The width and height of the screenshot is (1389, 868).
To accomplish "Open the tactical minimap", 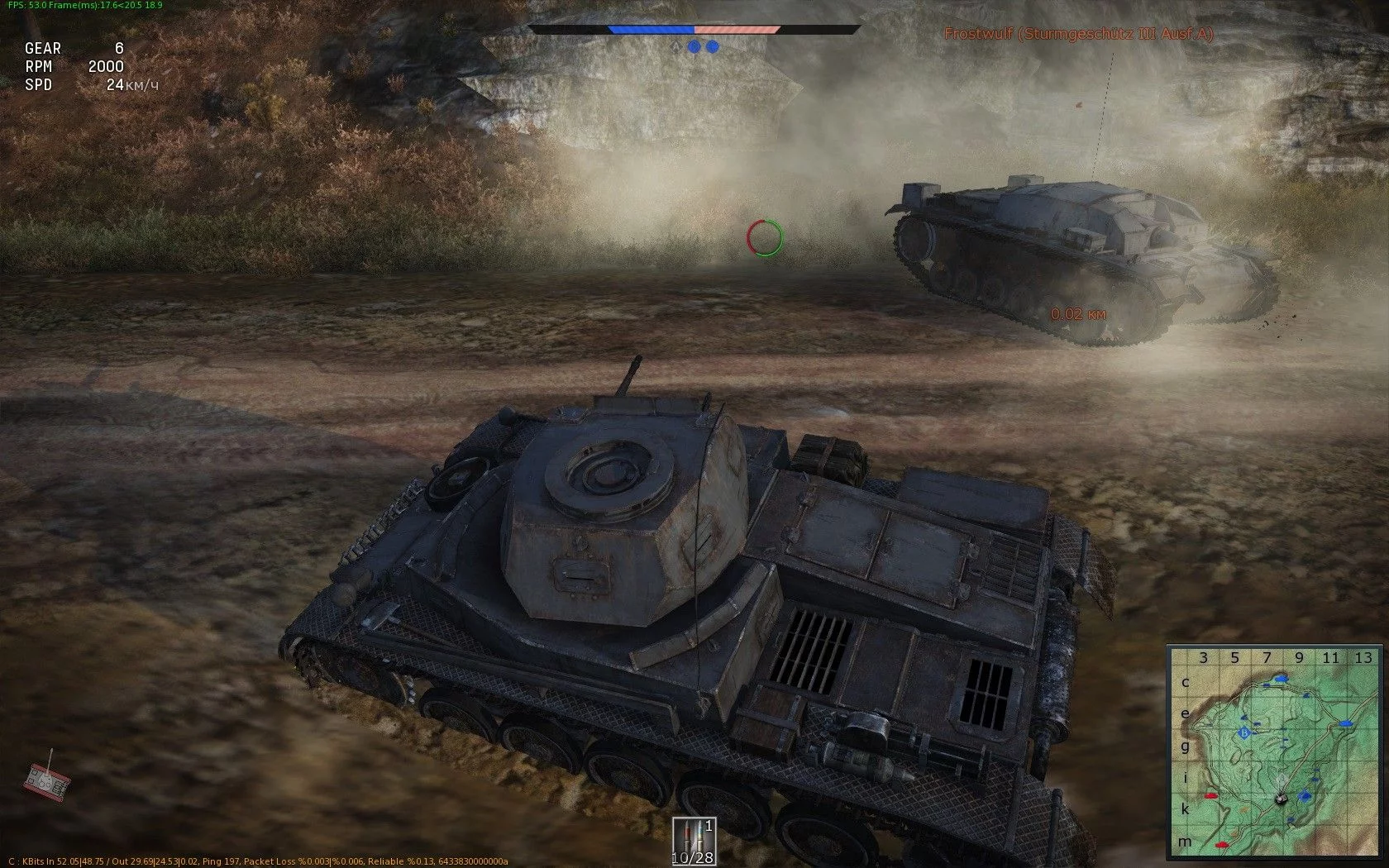I will [1274, 752].
